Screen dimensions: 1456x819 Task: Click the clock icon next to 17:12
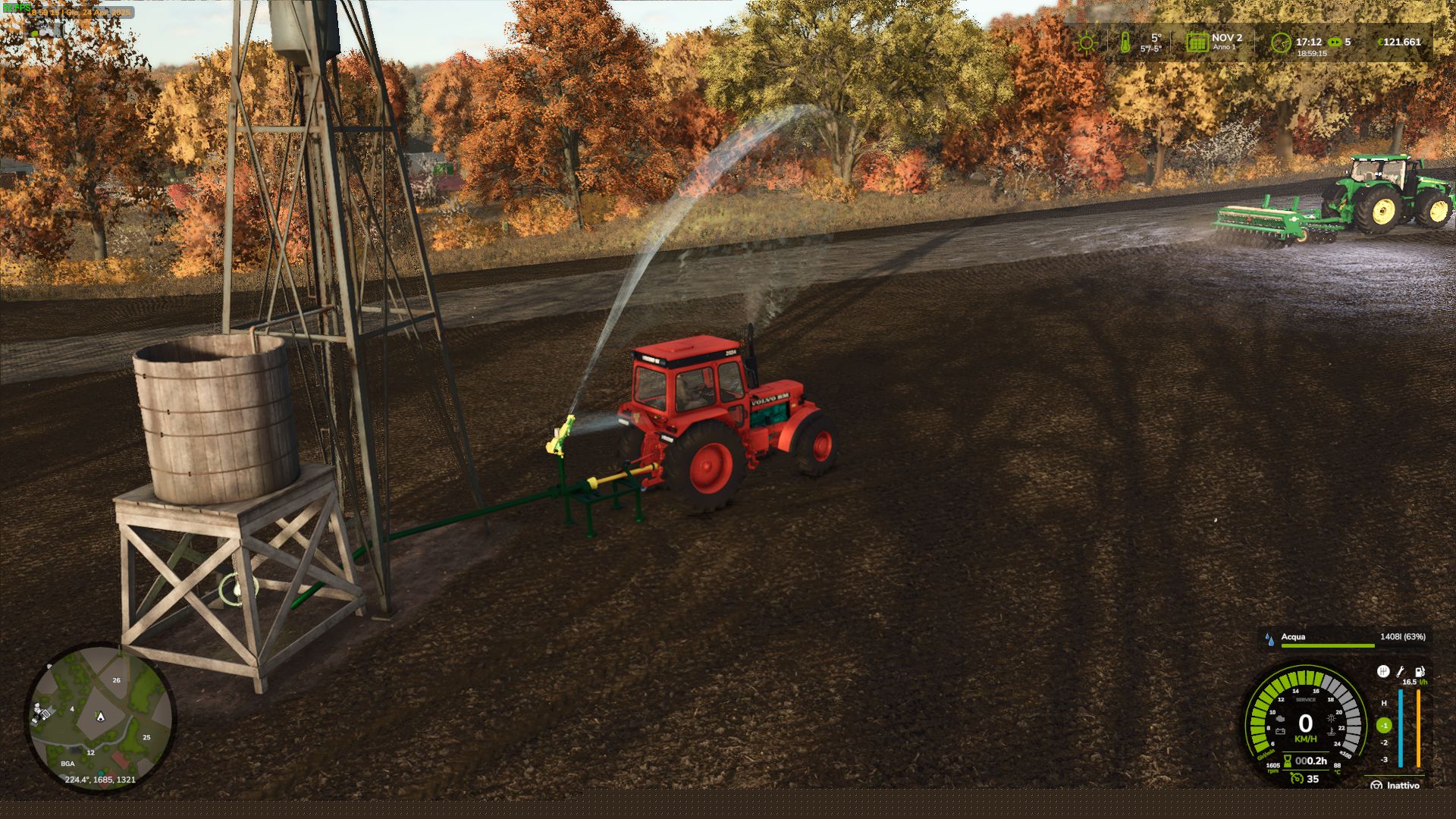(x=1282, y=43)
